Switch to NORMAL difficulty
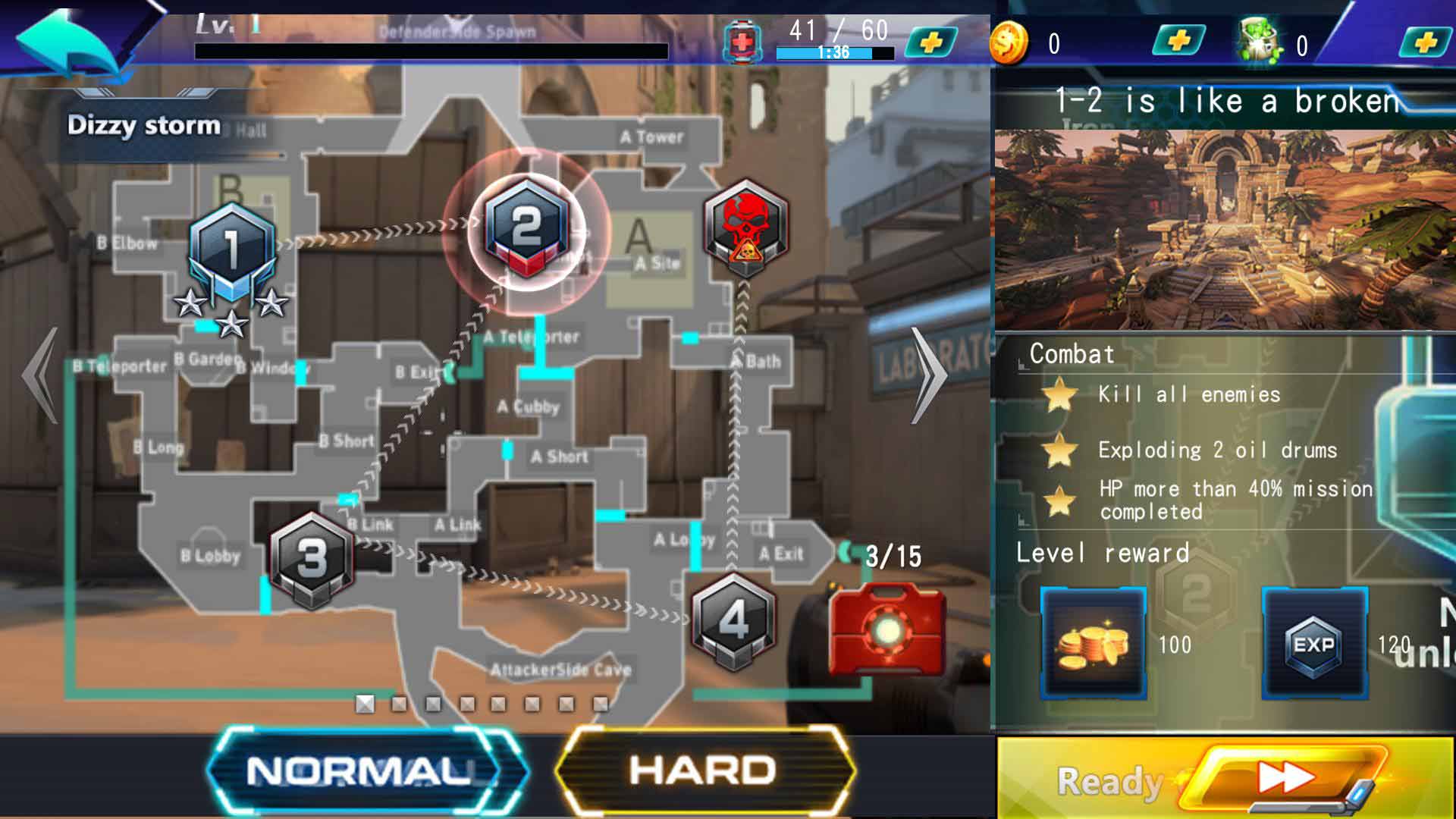The height and width of the screenshot is (819, 1456). click(359, 771)
